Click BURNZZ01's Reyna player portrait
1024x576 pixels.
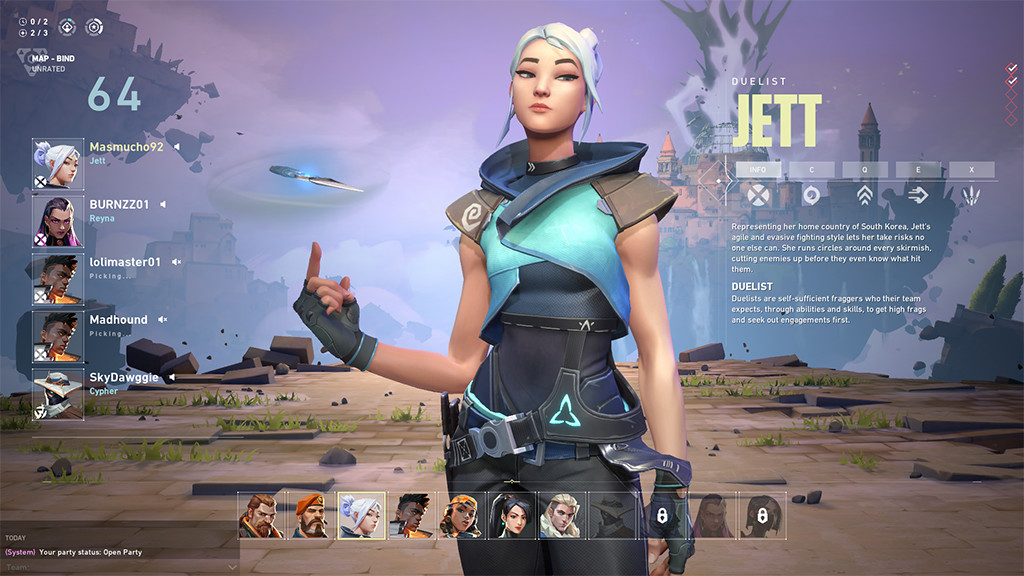point(58,221)
